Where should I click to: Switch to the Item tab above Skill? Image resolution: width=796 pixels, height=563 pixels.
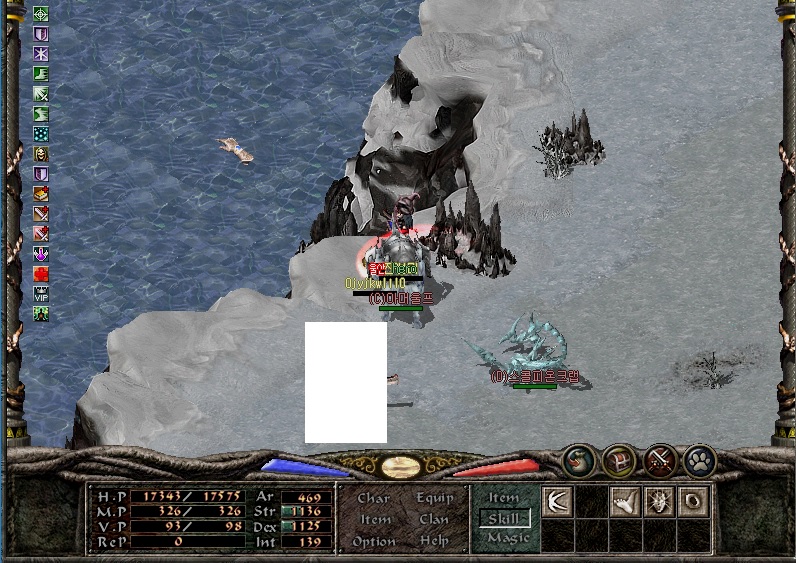(x=504, y=498)
